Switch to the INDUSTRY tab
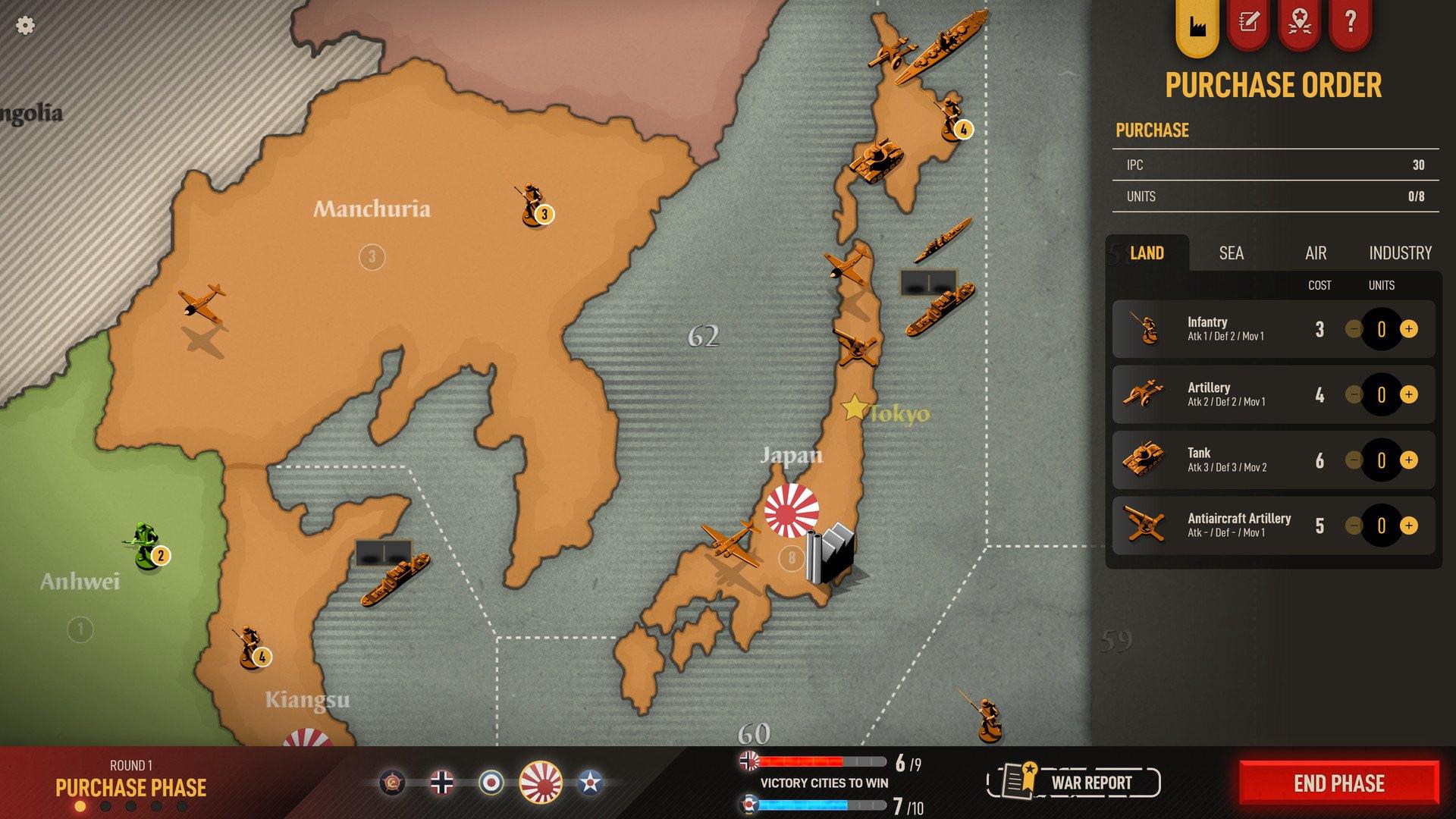Screen dimensions: 1456x819 point(1400,253)
